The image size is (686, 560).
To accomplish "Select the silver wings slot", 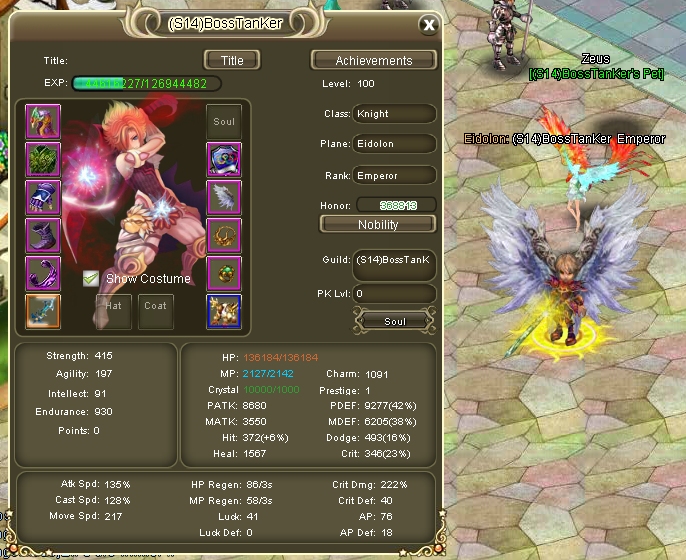I will point(224,198).
